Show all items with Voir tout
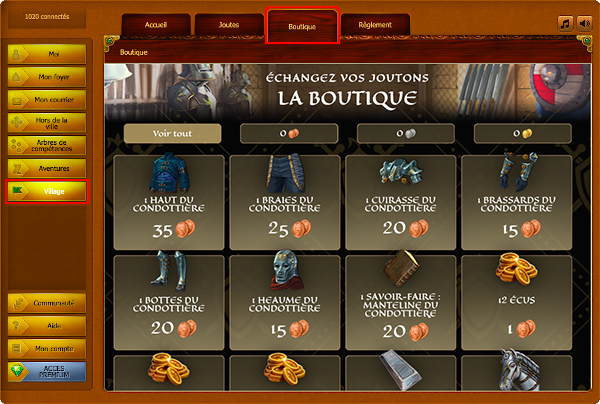This screenshot has width=600, height=404. [x=172, y=133]
